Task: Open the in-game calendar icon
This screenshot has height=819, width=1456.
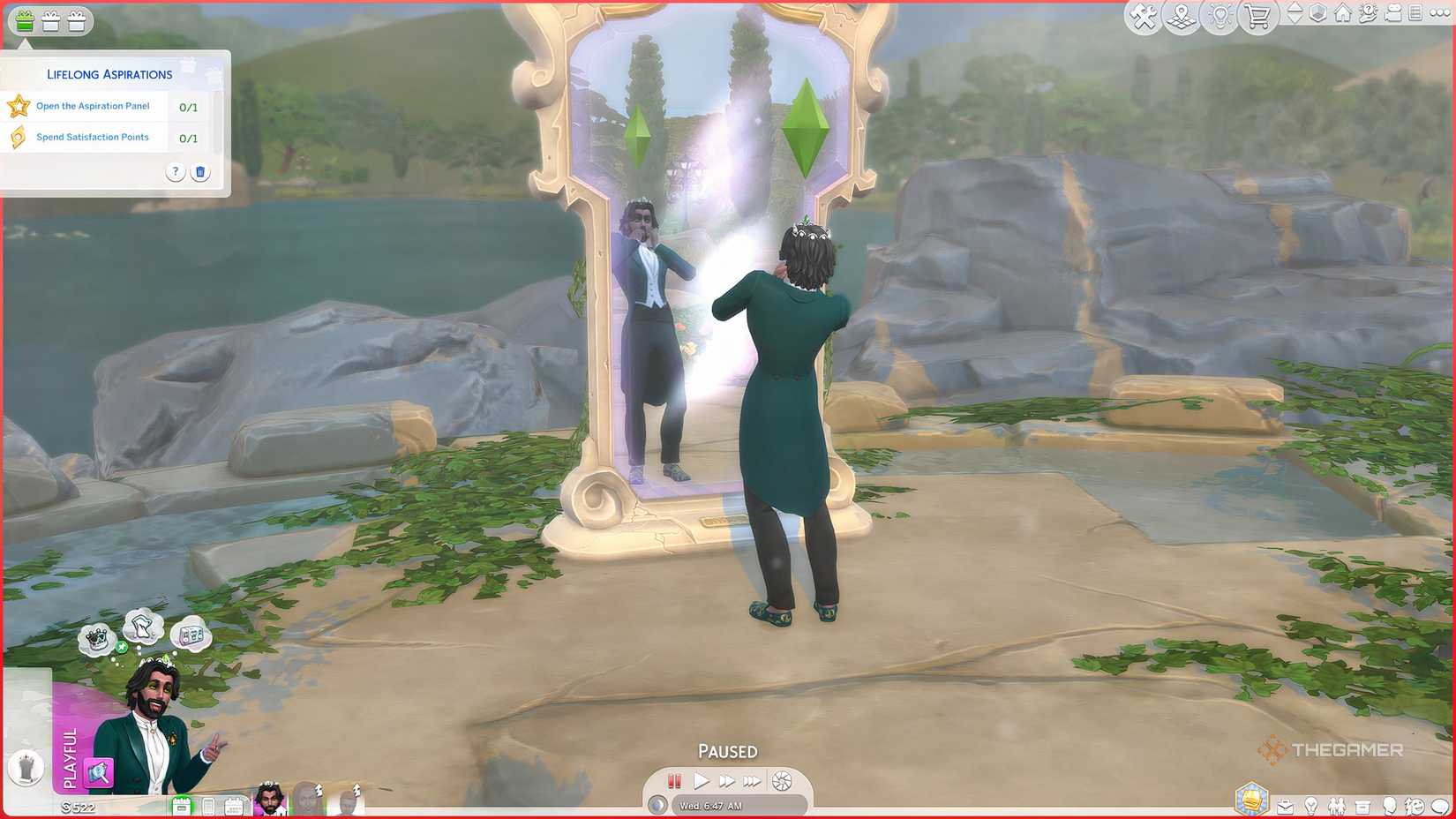Action: 232,804
